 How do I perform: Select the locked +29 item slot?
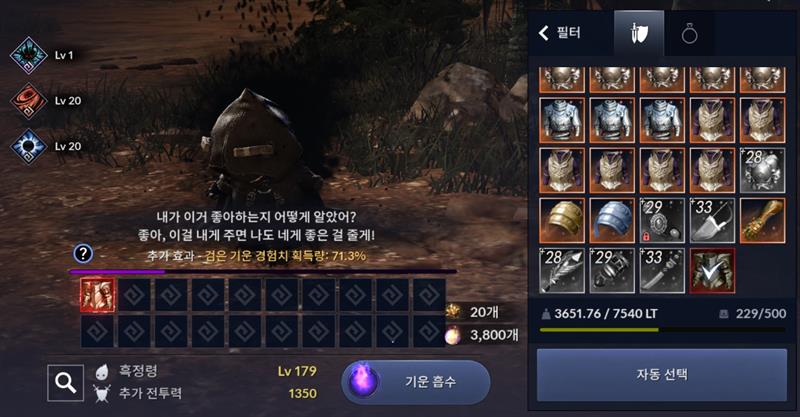660,219
